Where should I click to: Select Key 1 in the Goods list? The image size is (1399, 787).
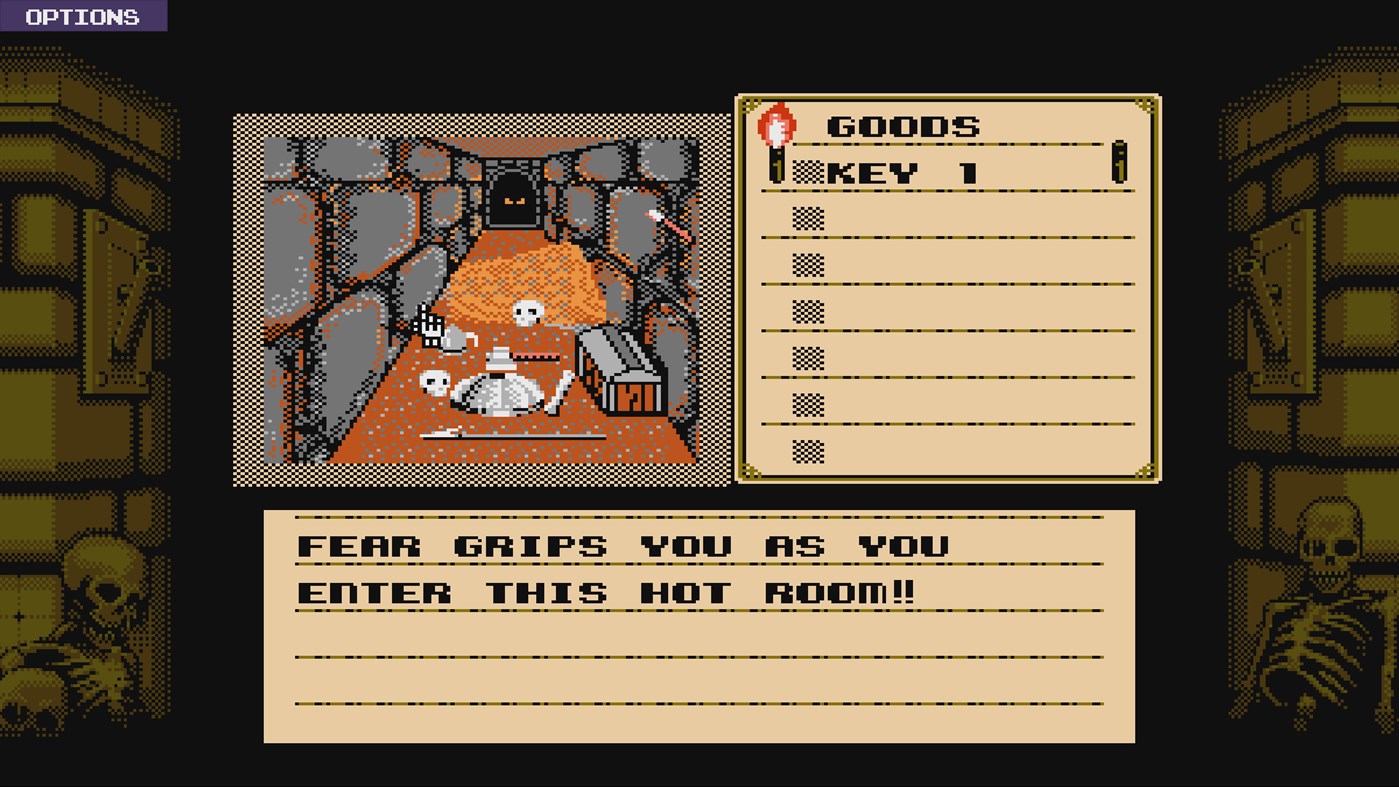click(902, 173)
